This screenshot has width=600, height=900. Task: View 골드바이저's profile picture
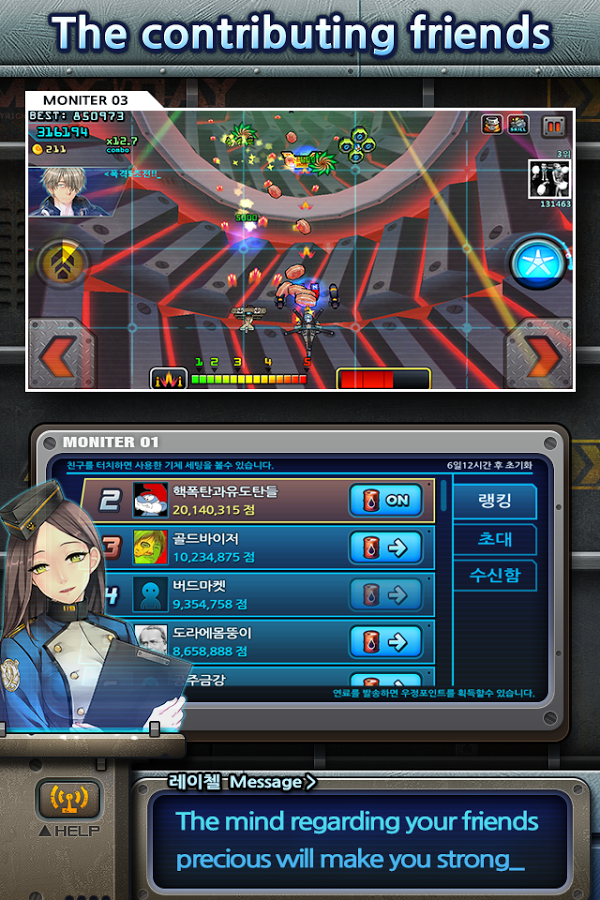[x=150, y=548]
